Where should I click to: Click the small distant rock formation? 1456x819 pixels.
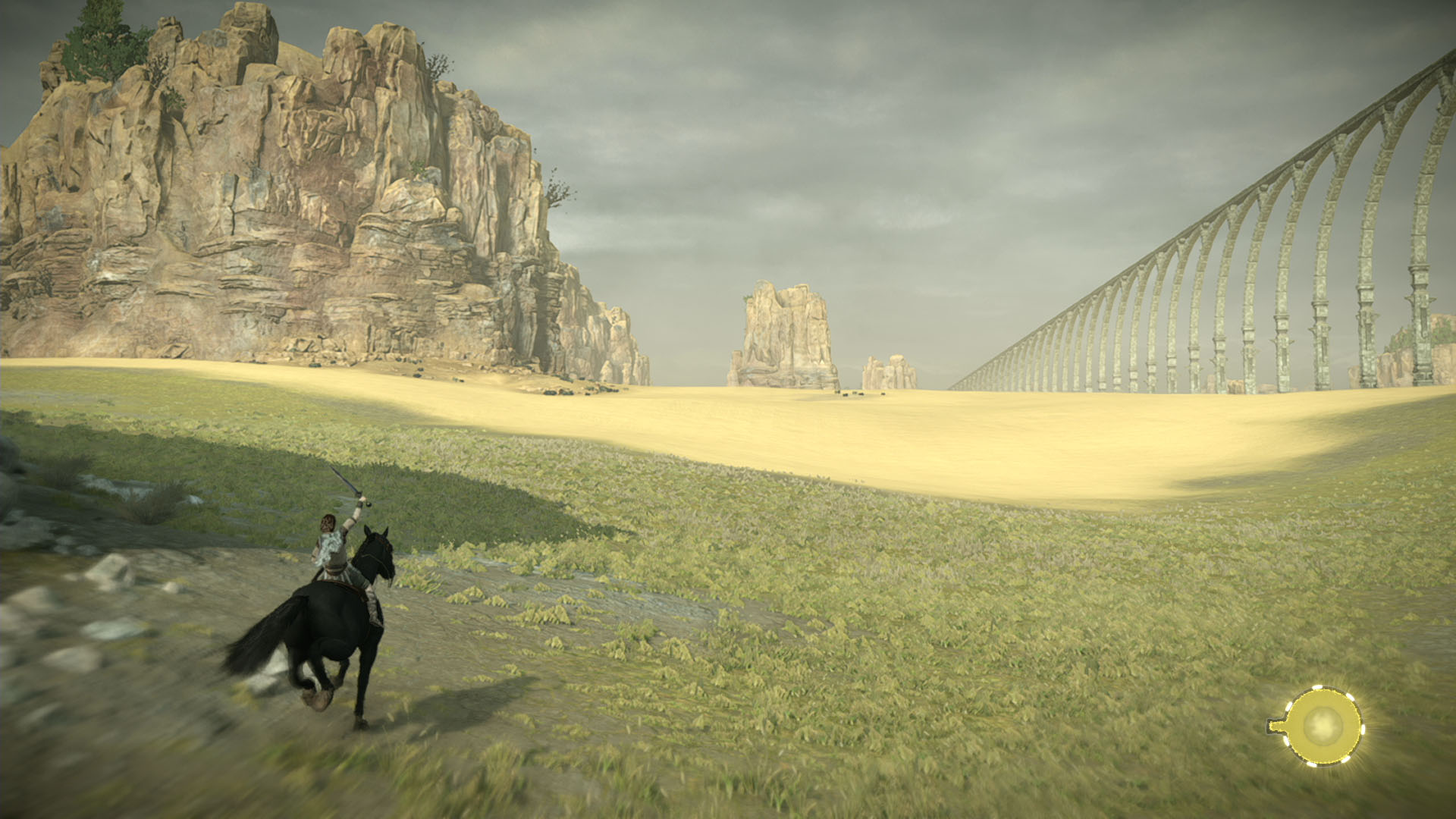point(883,372)
